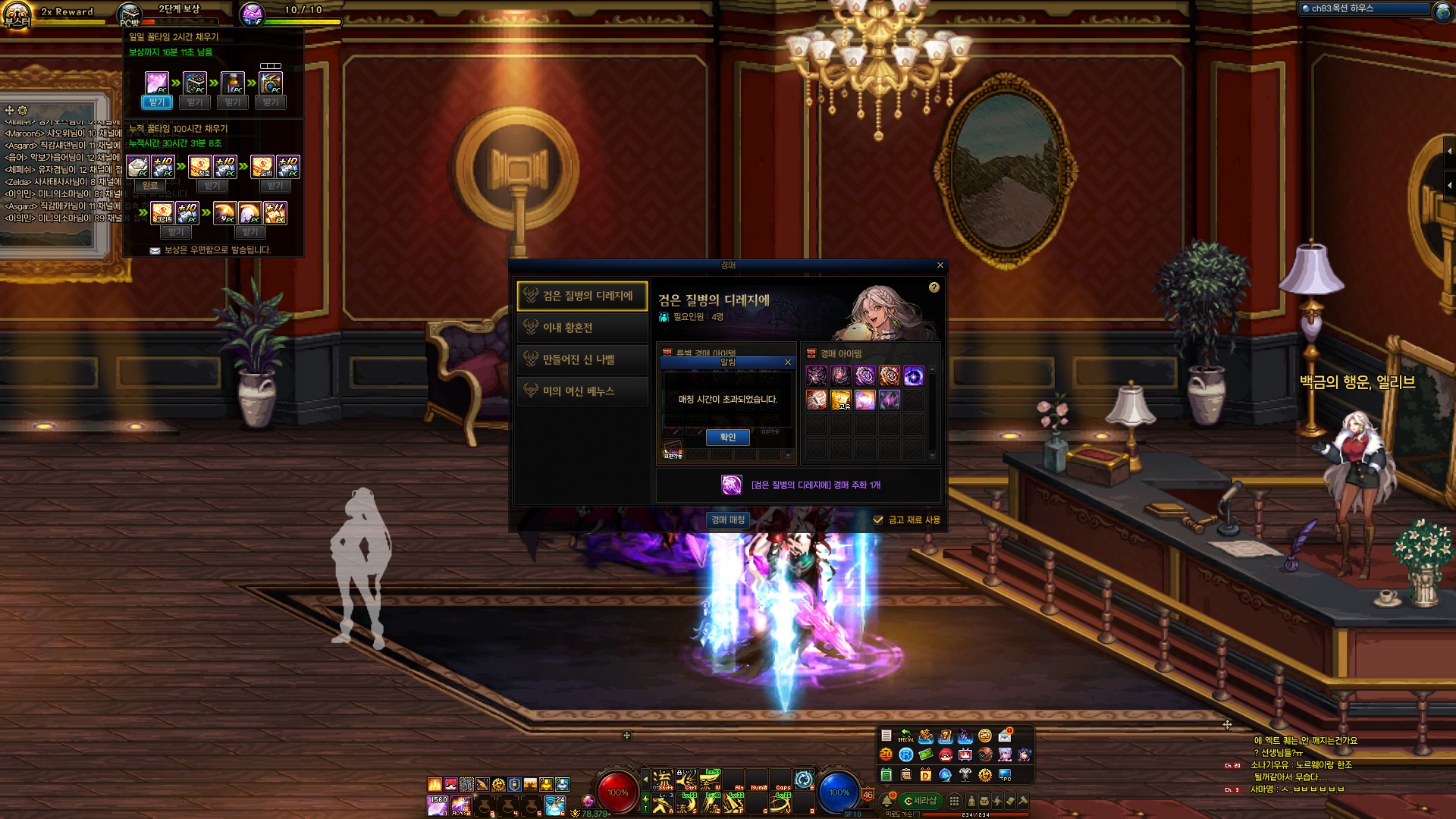1456x819 pixels.
Task: Select the 미의 여신 베누스 entry
Action: coord(582,391)
